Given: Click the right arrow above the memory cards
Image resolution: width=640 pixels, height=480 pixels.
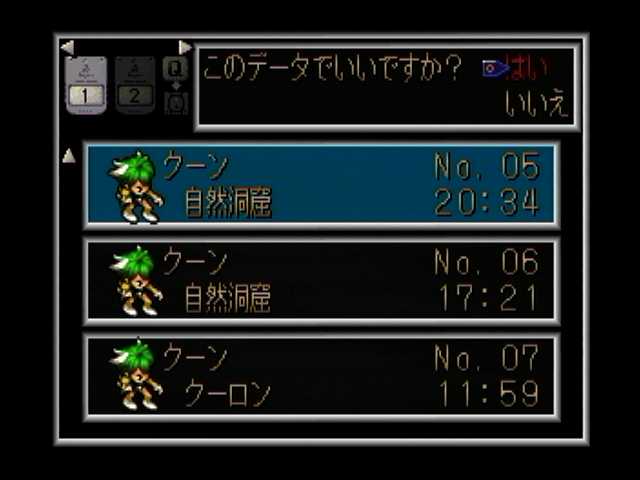Looking at the screenshot, I should click(x=185, y=47).
